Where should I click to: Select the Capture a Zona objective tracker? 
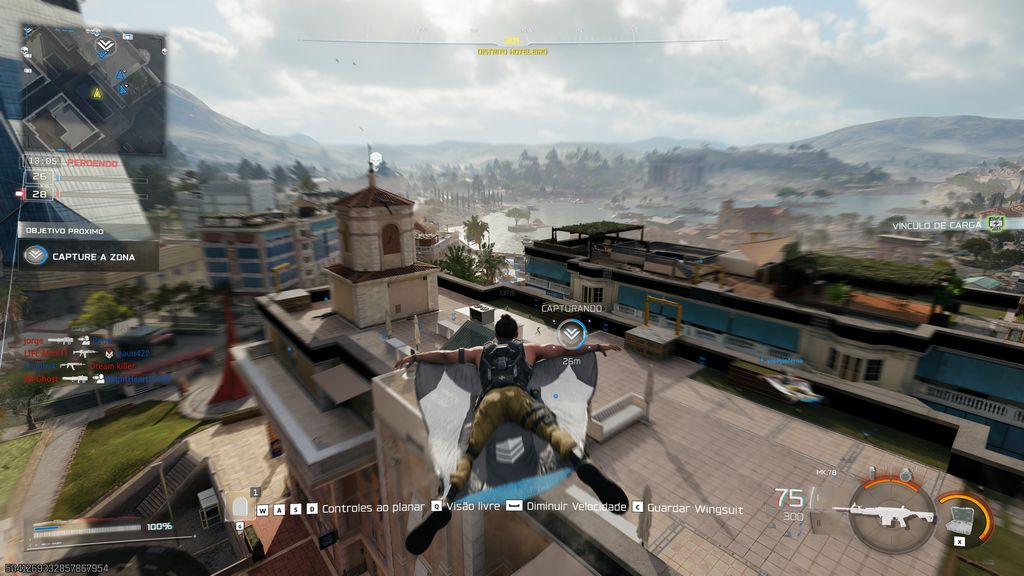coord(88,255)
